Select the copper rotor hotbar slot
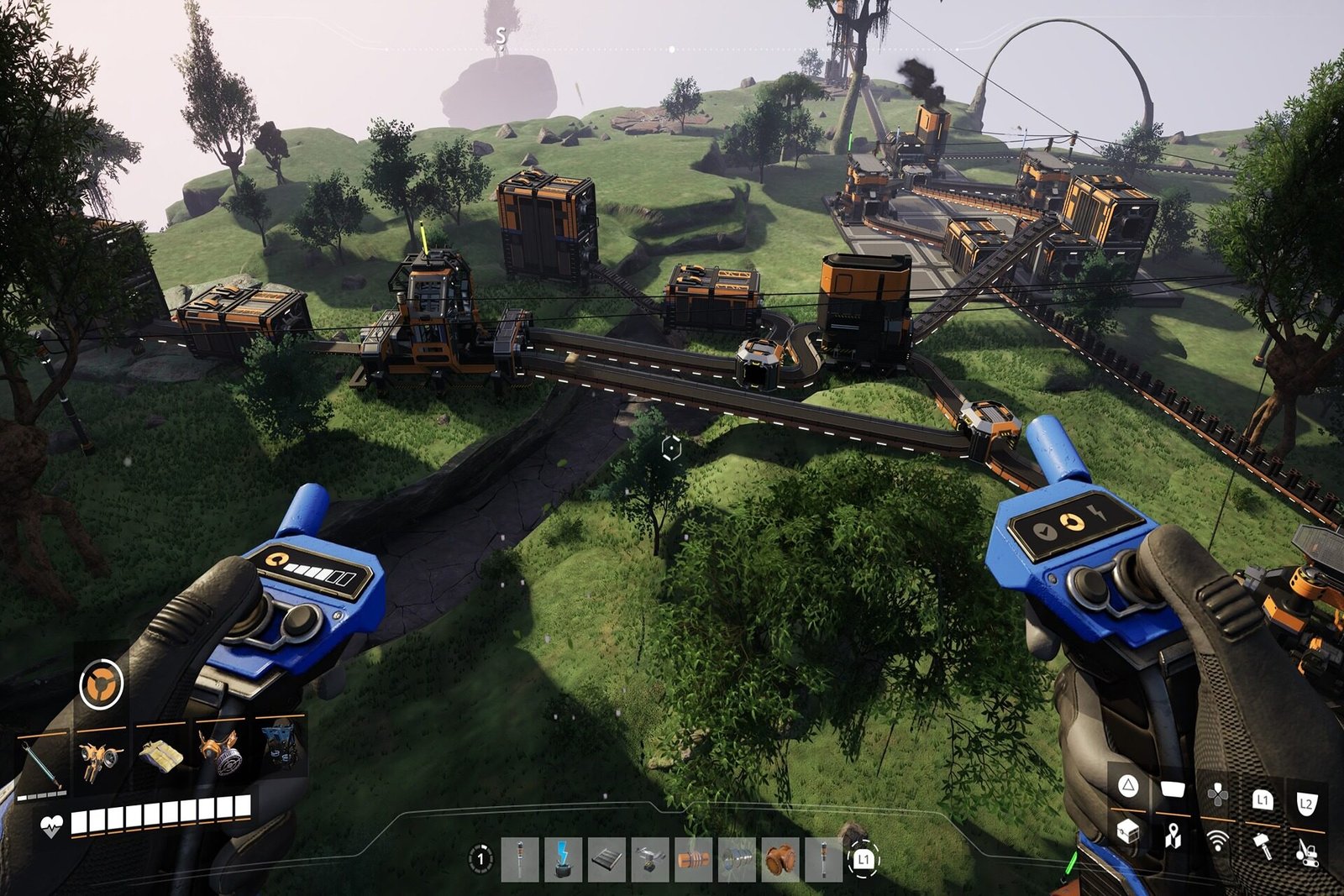Screen dimensions: 1344x896 [693, 859]
